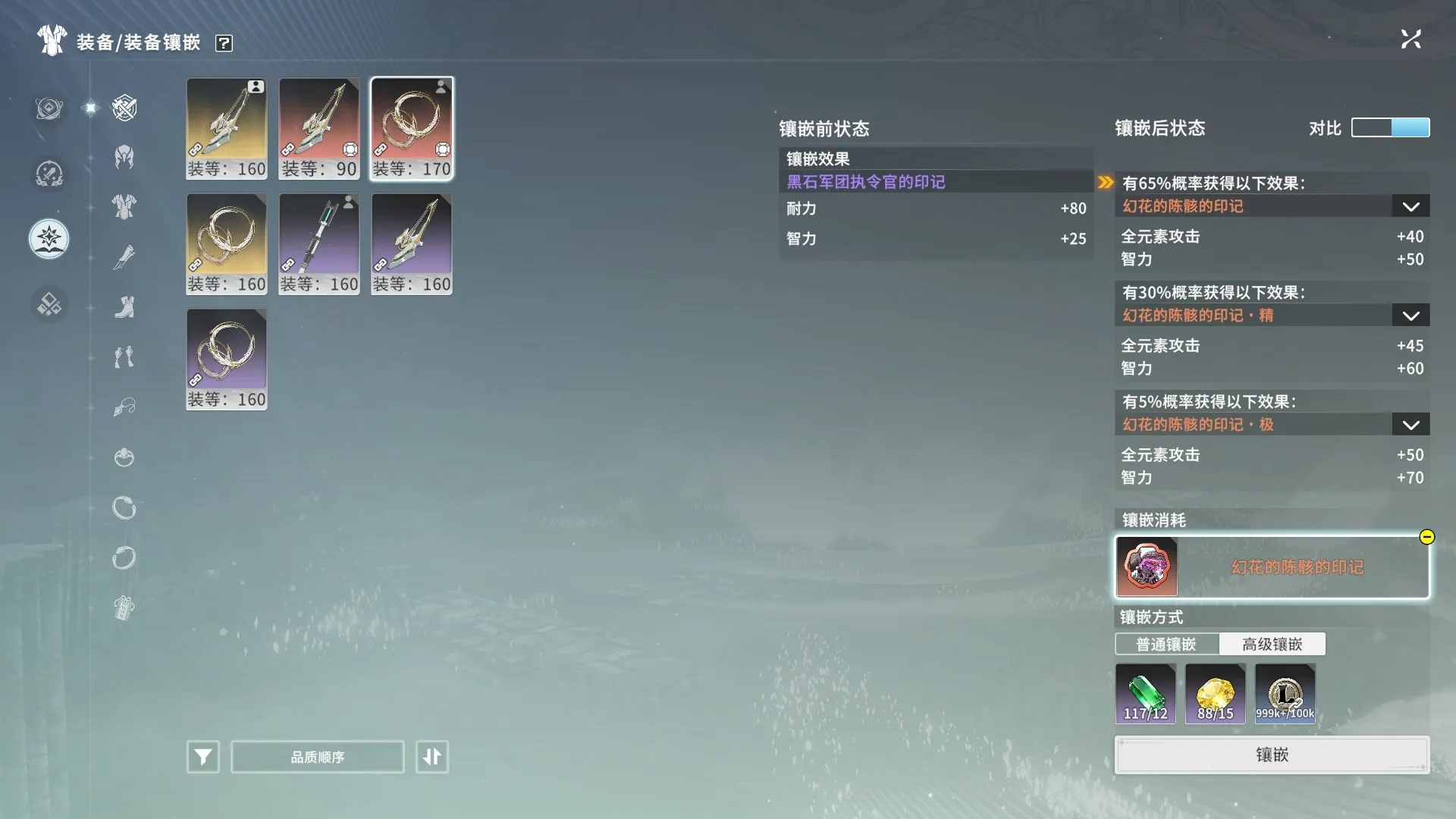The image size is (1456, 819).
Task: Open the help question mark
Action: click(x=224, y=43)
